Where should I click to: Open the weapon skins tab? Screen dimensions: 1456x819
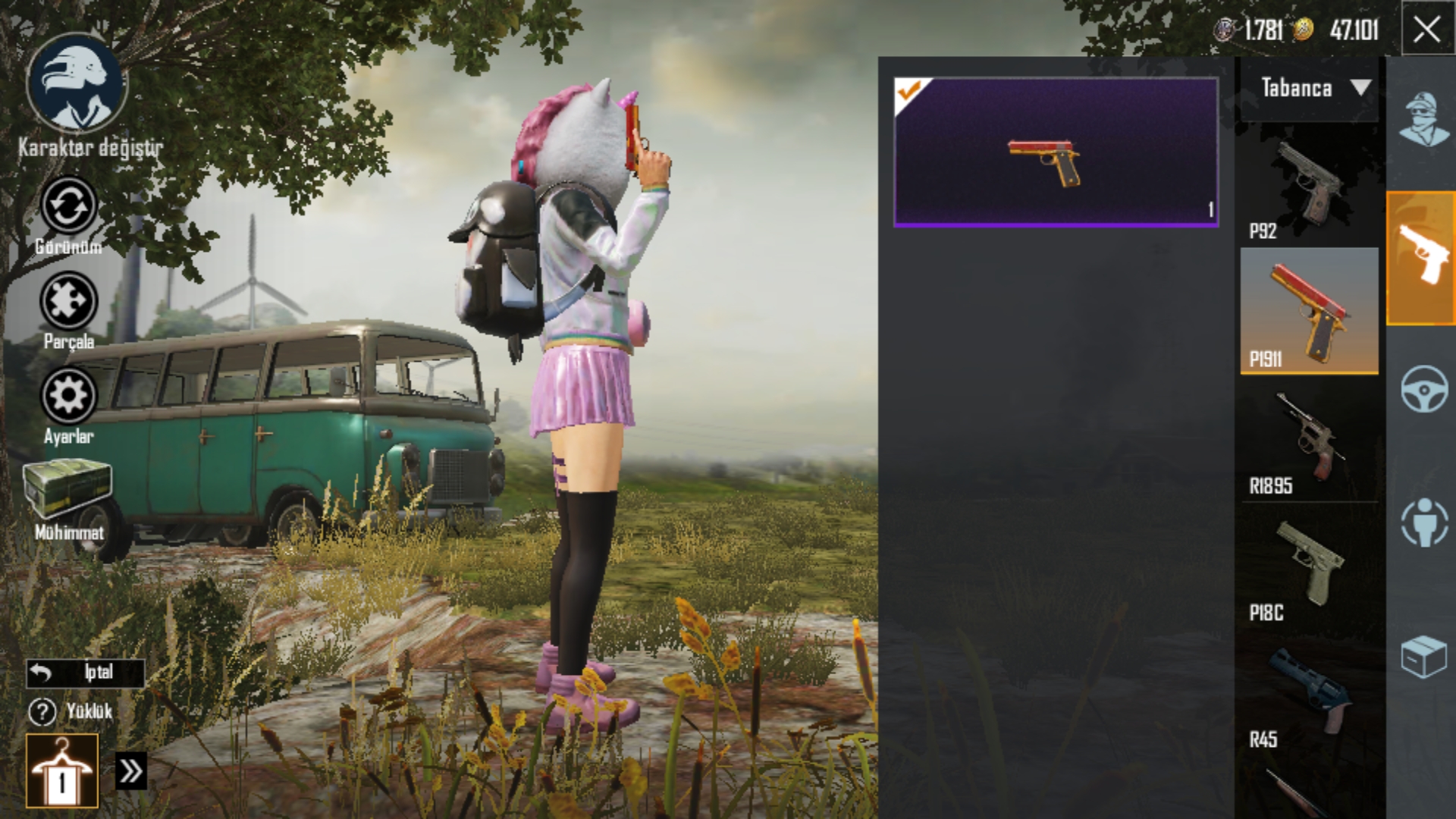click(x=1422, y=258)
